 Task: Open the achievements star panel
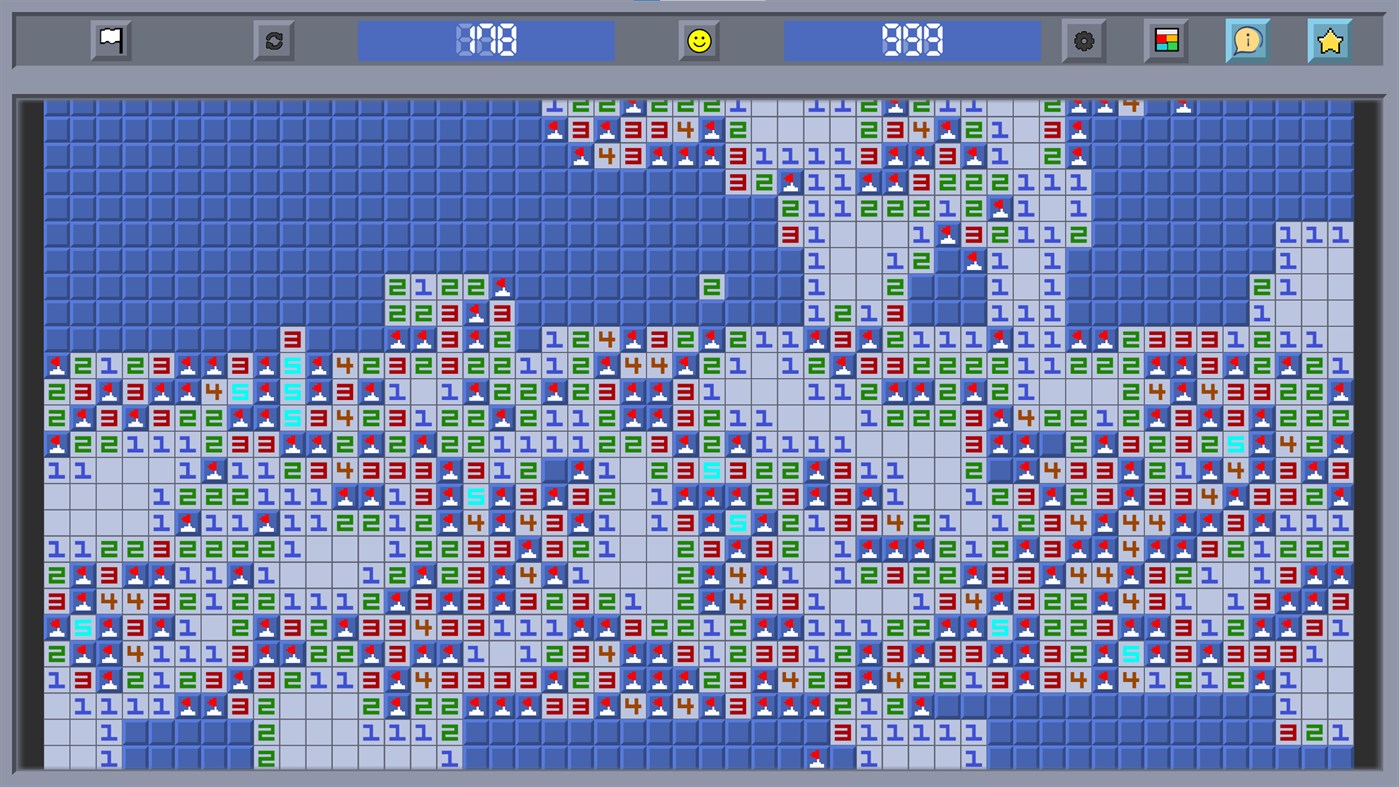1329,41
